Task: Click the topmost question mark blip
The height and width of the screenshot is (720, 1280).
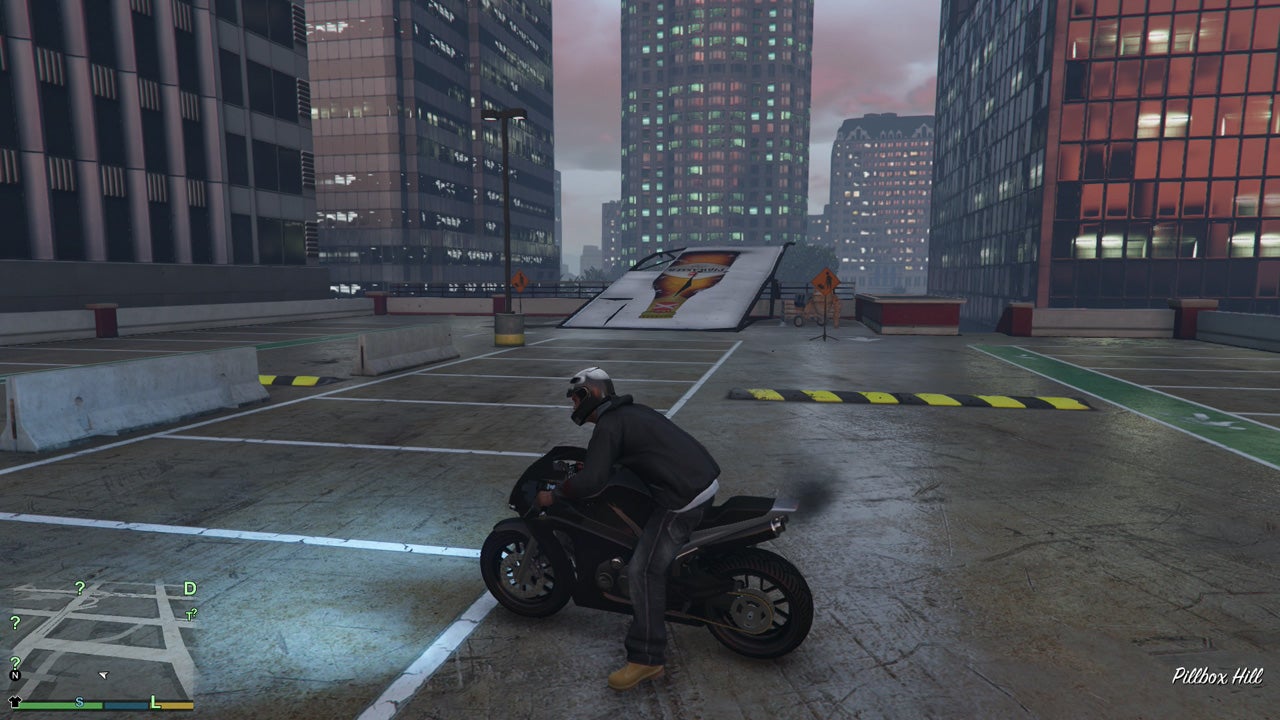Action: pos(80,589)
